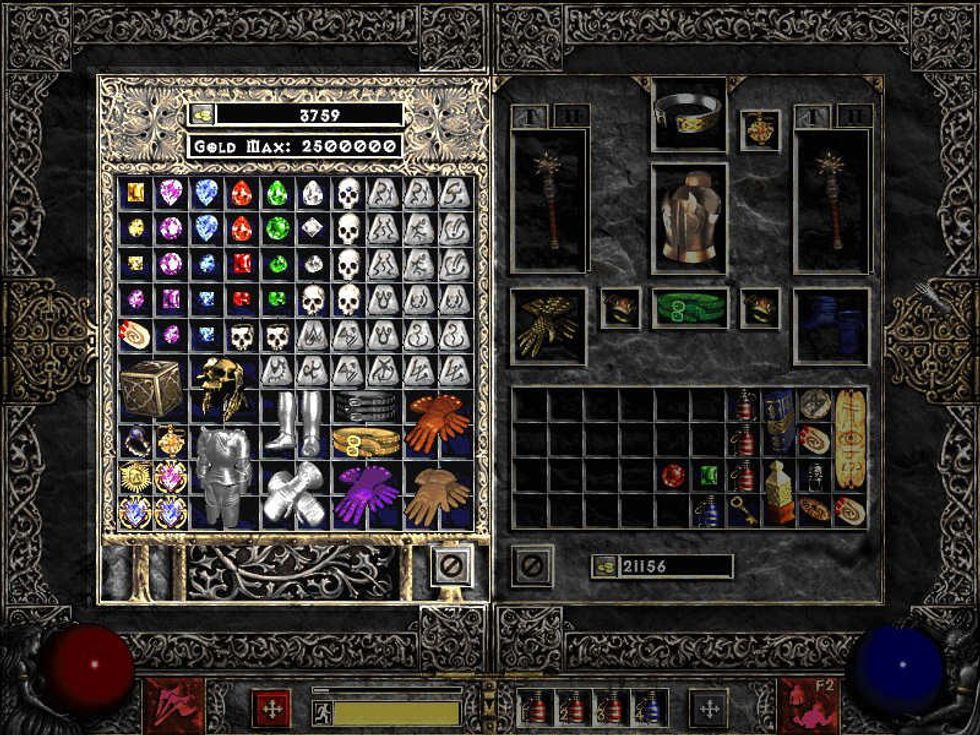
Task: Click the inventory gold drop coin button
Action: [604, 566]
